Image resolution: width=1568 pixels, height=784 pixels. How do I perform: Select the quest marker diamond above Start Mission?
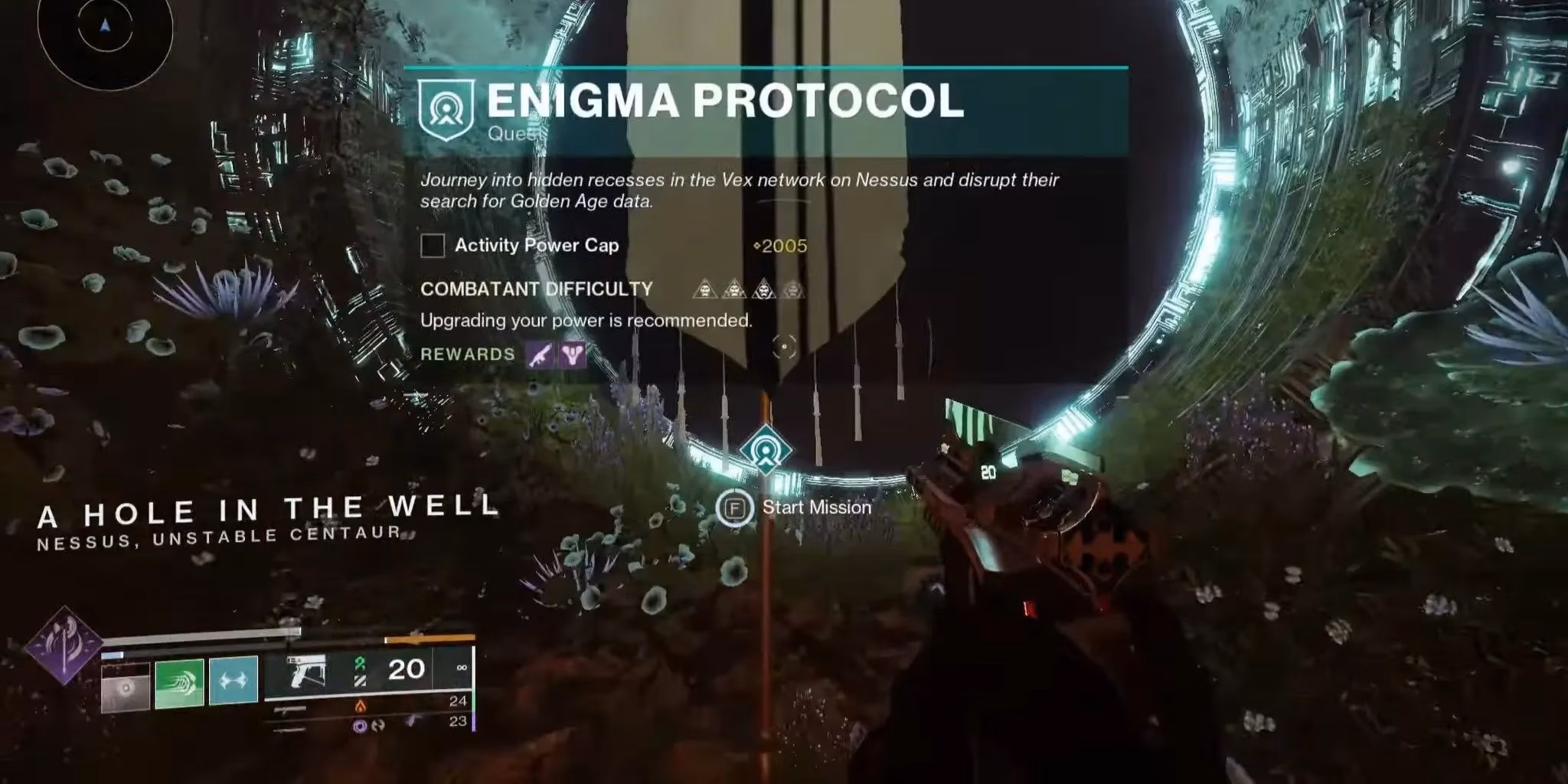pyautogui.click(x=766, y=451)
